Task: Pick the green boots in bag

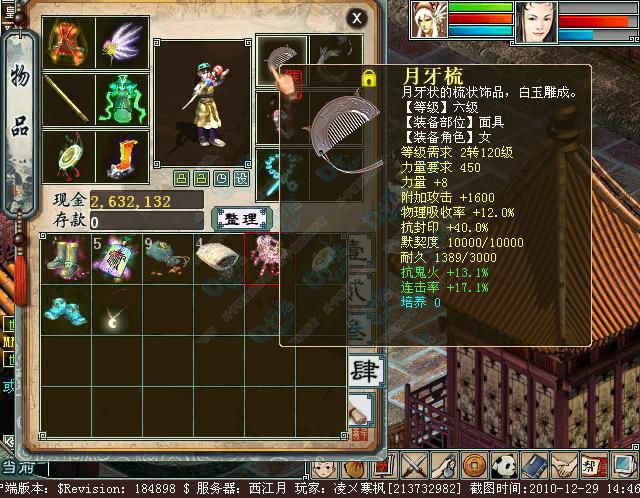Action: (x=65, y=258)
